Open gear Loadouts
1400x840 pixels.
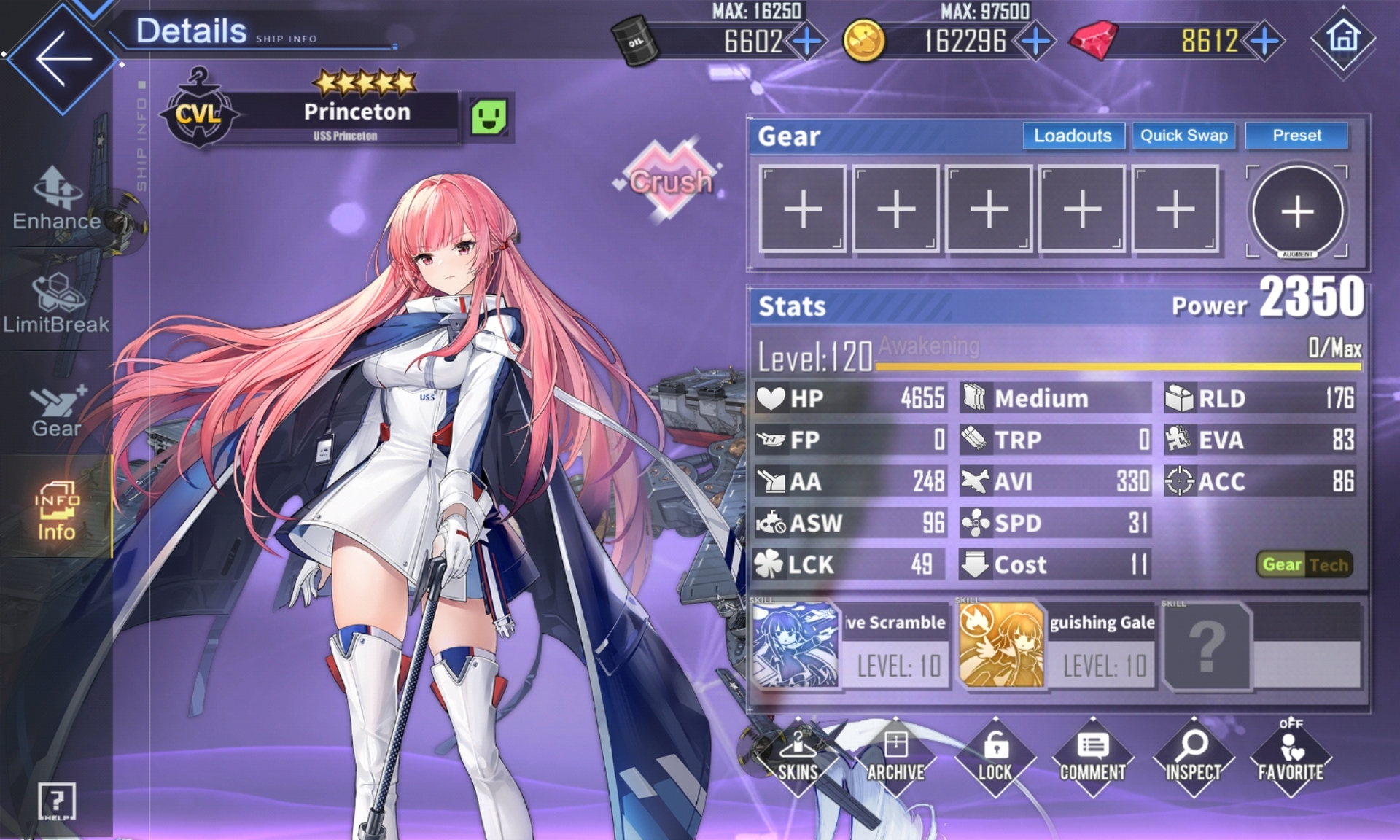coord(1073,136)
